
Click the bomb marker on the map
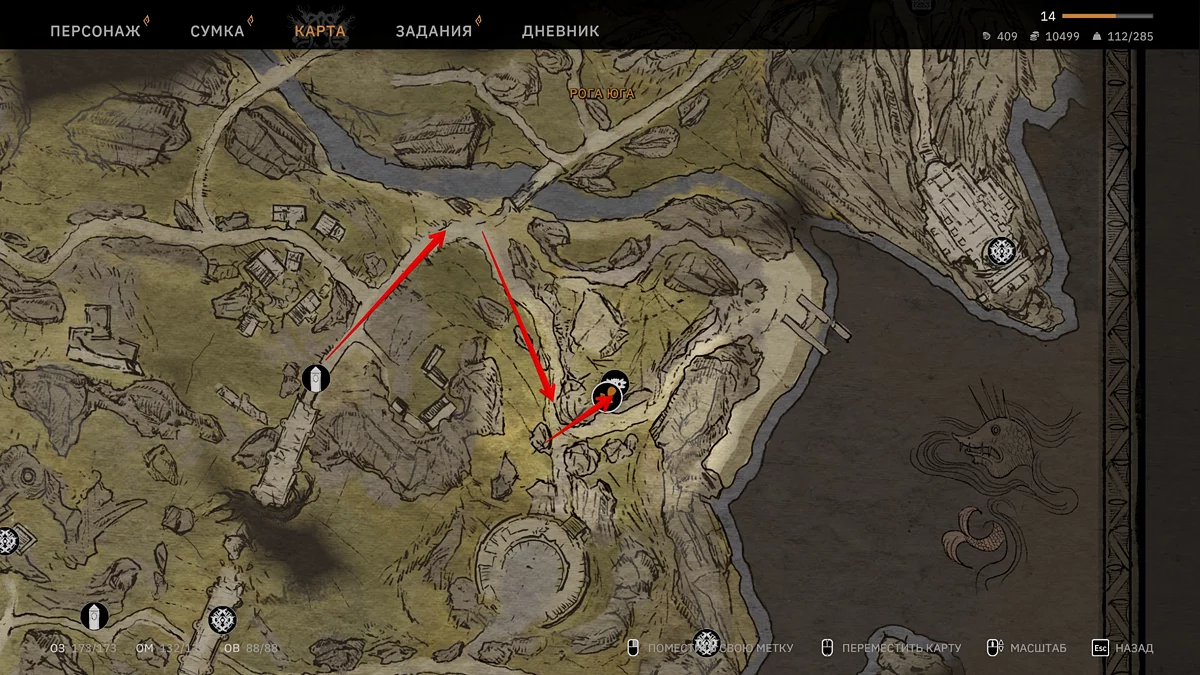[x=607, y=397]
